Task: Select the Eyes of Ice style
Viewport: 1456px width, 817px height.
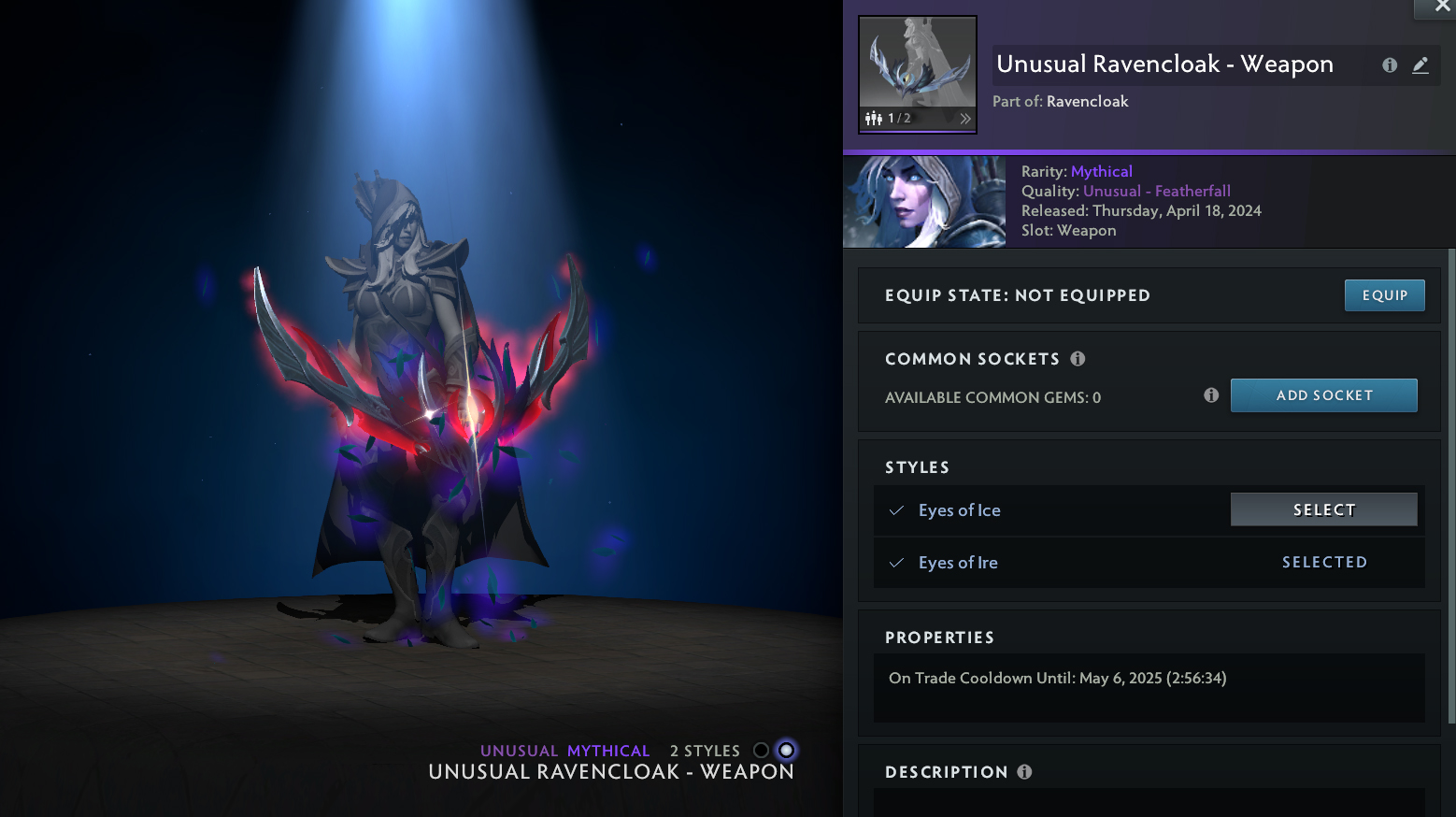Action: point(1323,509)
